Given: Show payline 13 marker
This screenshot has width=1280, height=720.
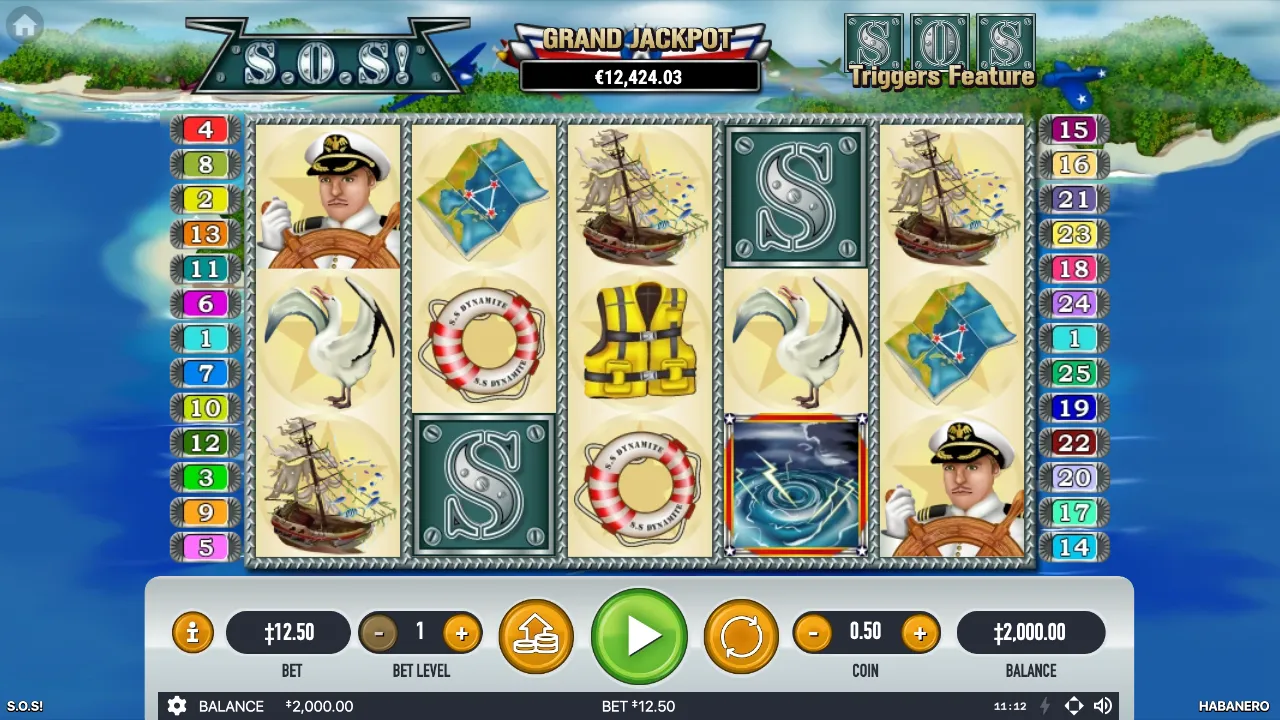Looking at the screenshot, I should 205,234.
